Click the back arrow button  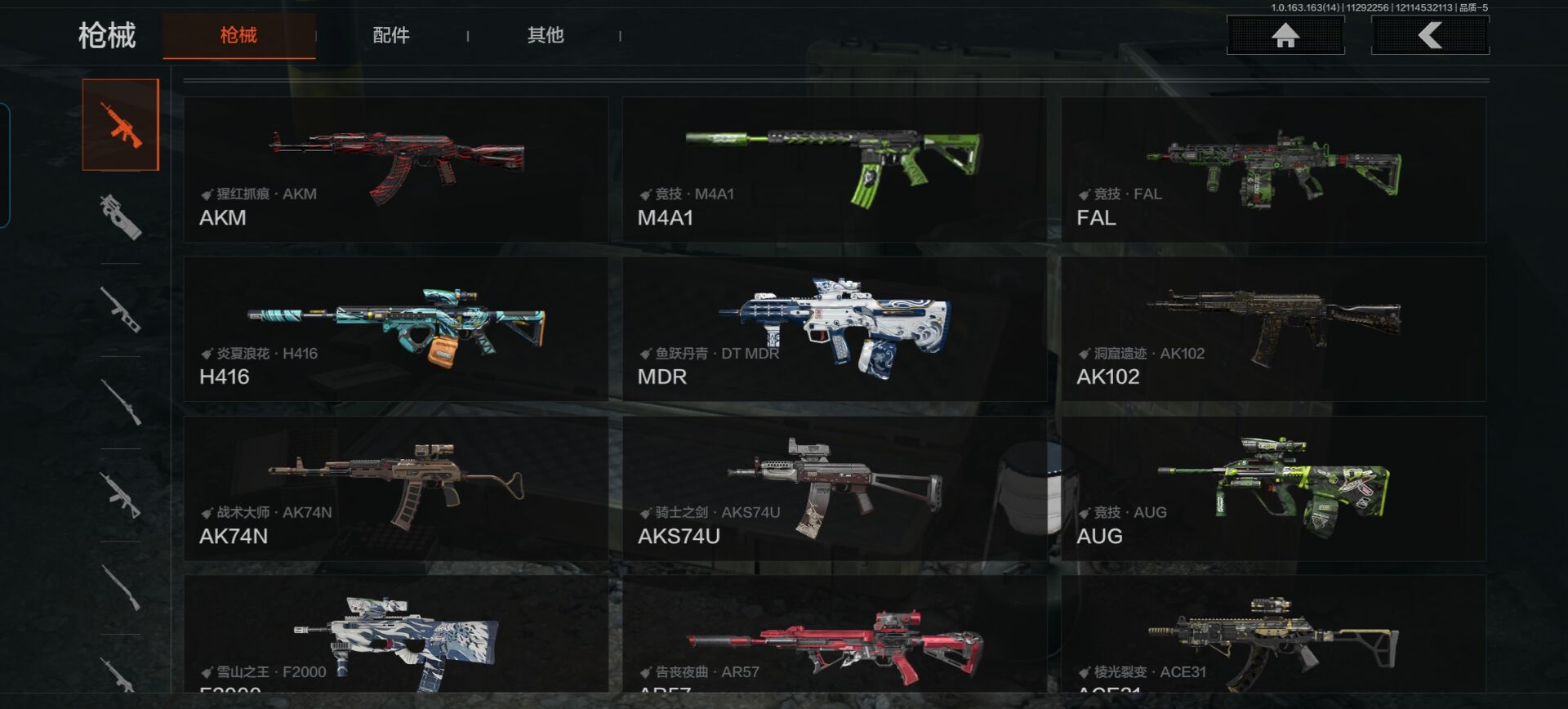point(1430,35)
